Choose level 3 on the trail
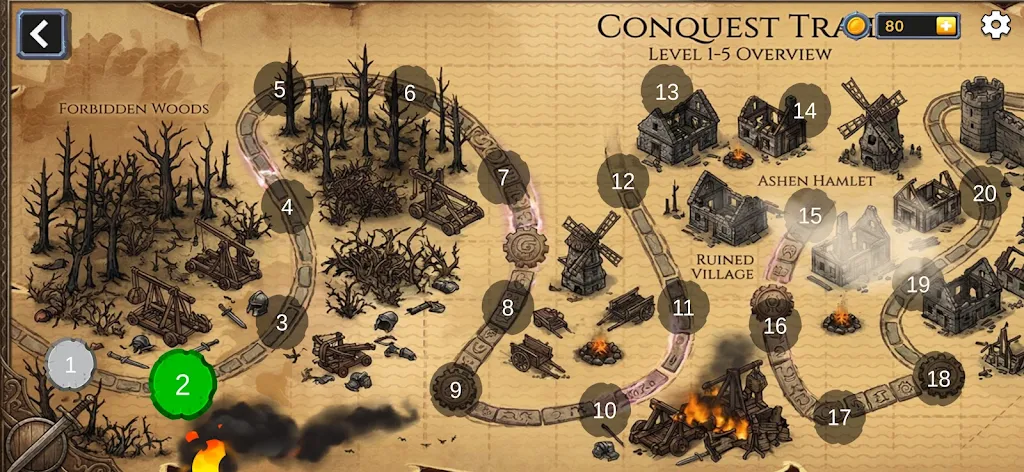The width and height of the screenshot is (1024, 472). pyautogui.click(x=282, y=323)
